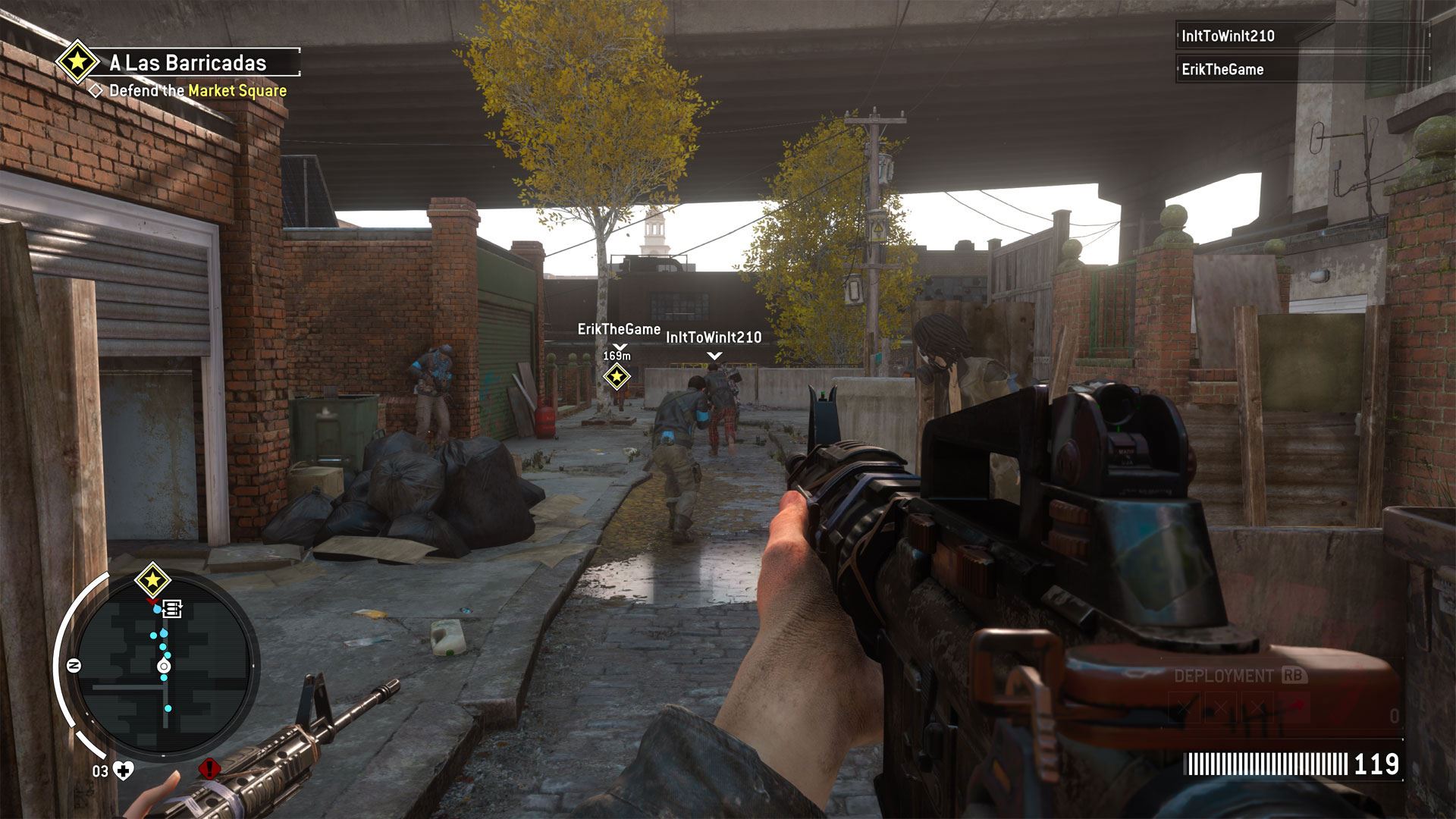Use the medkit icon with count 03
The height and width of the screenshot is (819, 1456).
pyautogui.click(x=123, y=771)
